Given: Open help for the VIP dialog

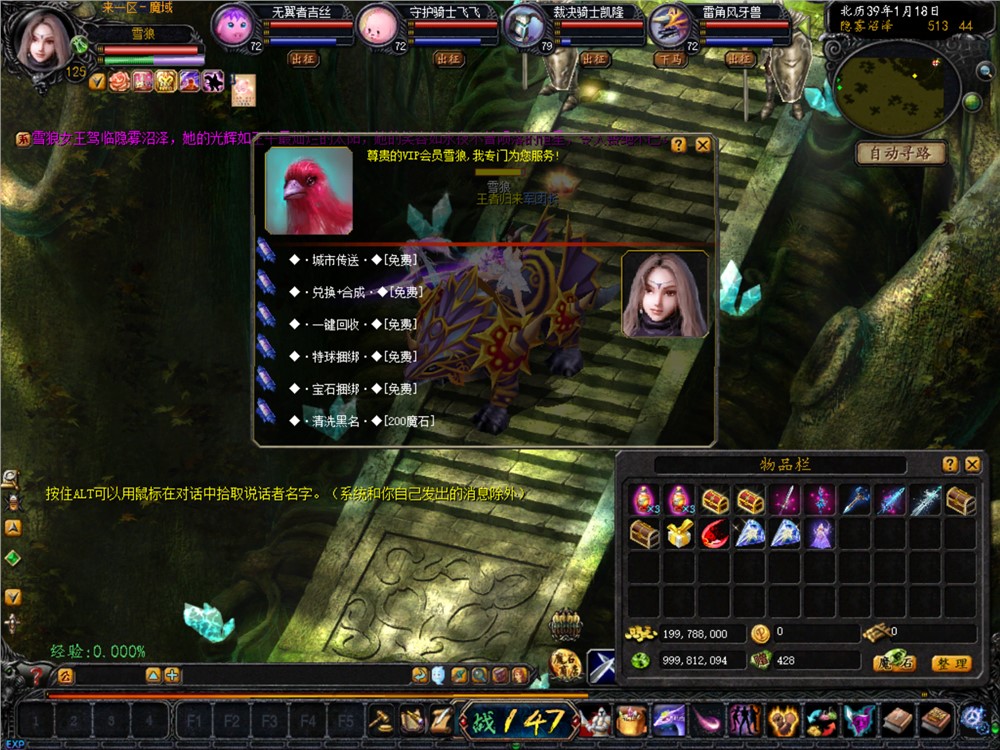Looking at the screenshot, I should 679,145.
